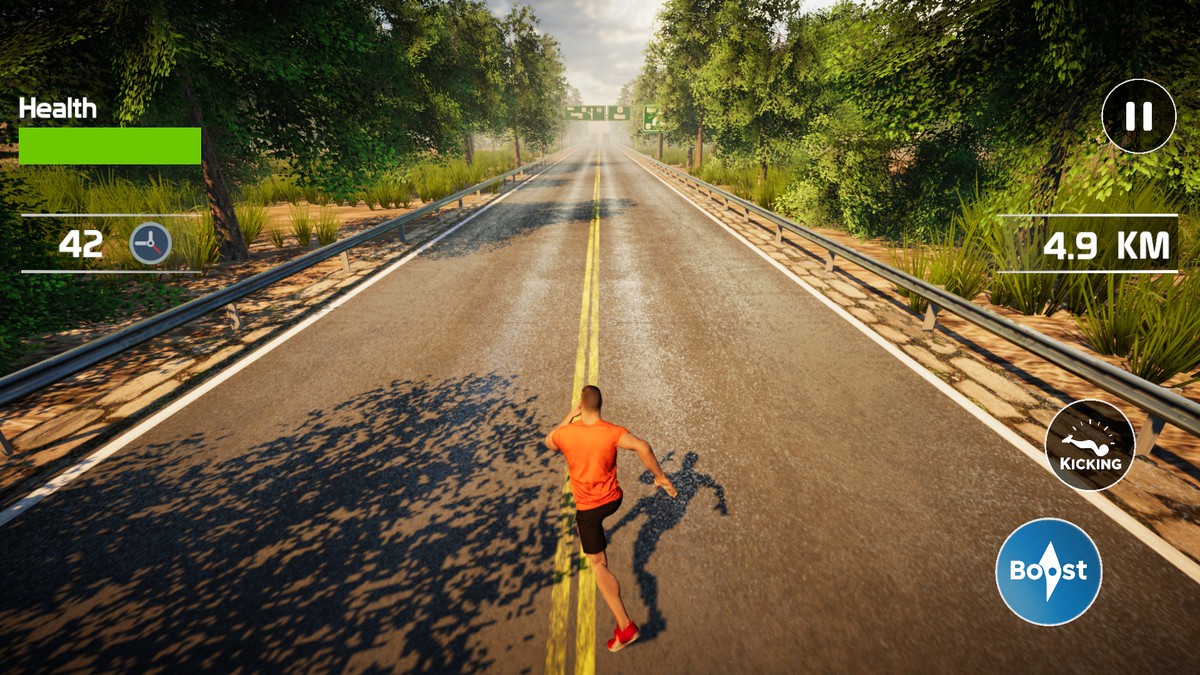Pause the game with the pause button
The width and height of the screenshot is (1200, 675).
[1138, 117]
